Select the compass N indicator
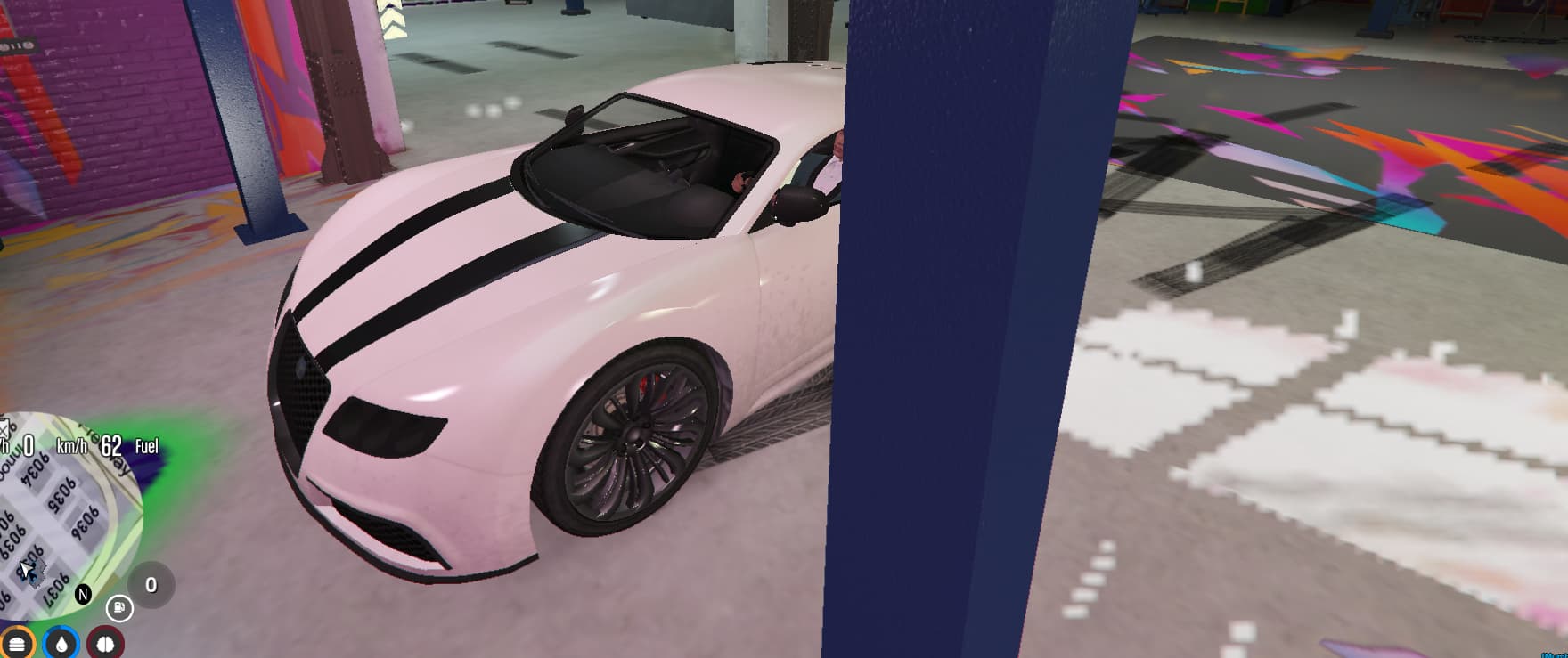1568x658 pixels. pyautogui.click(x=84, y=594)
